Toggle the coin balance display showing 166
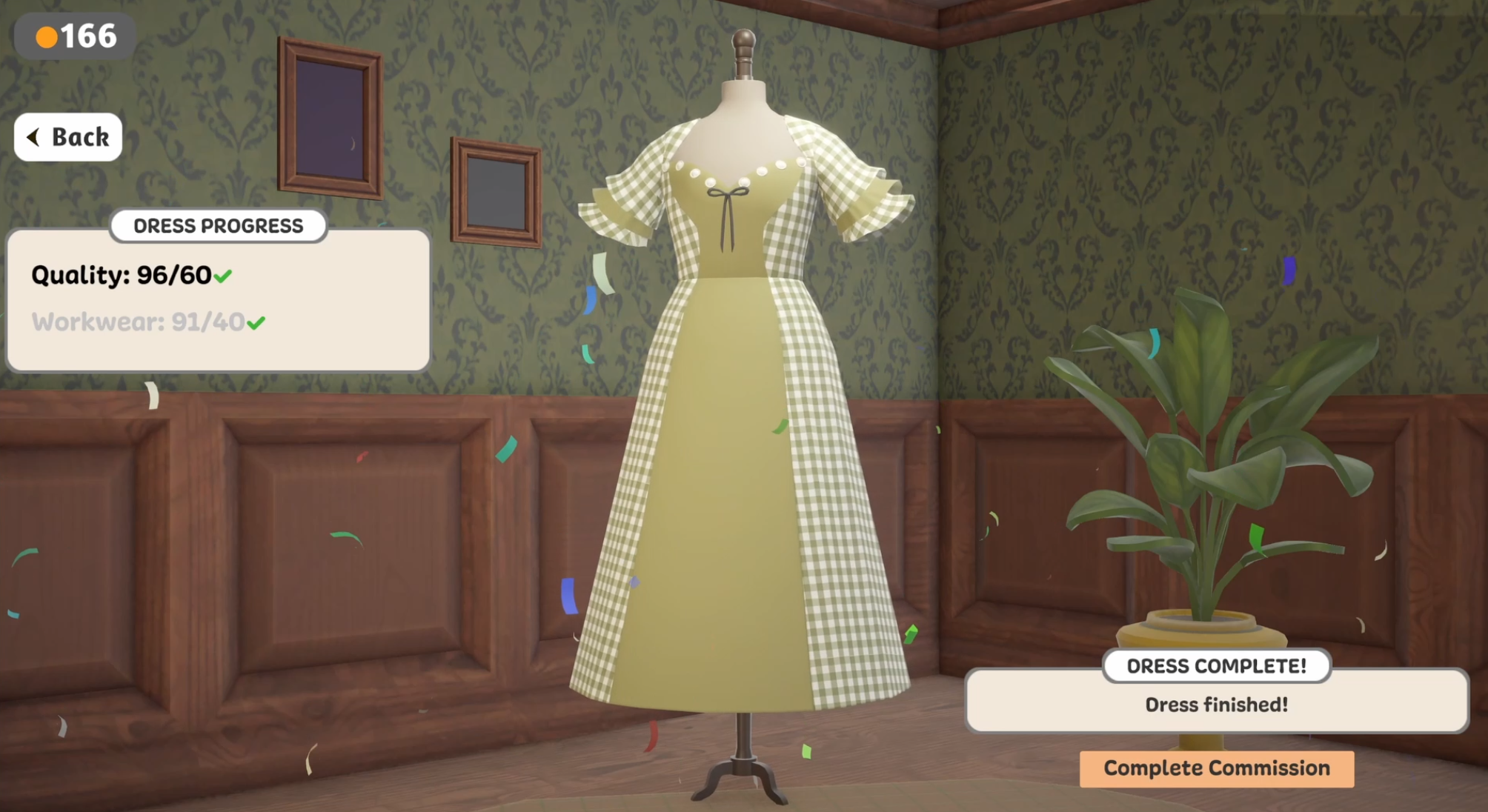 pyautogui.click(x=74, y=34)
